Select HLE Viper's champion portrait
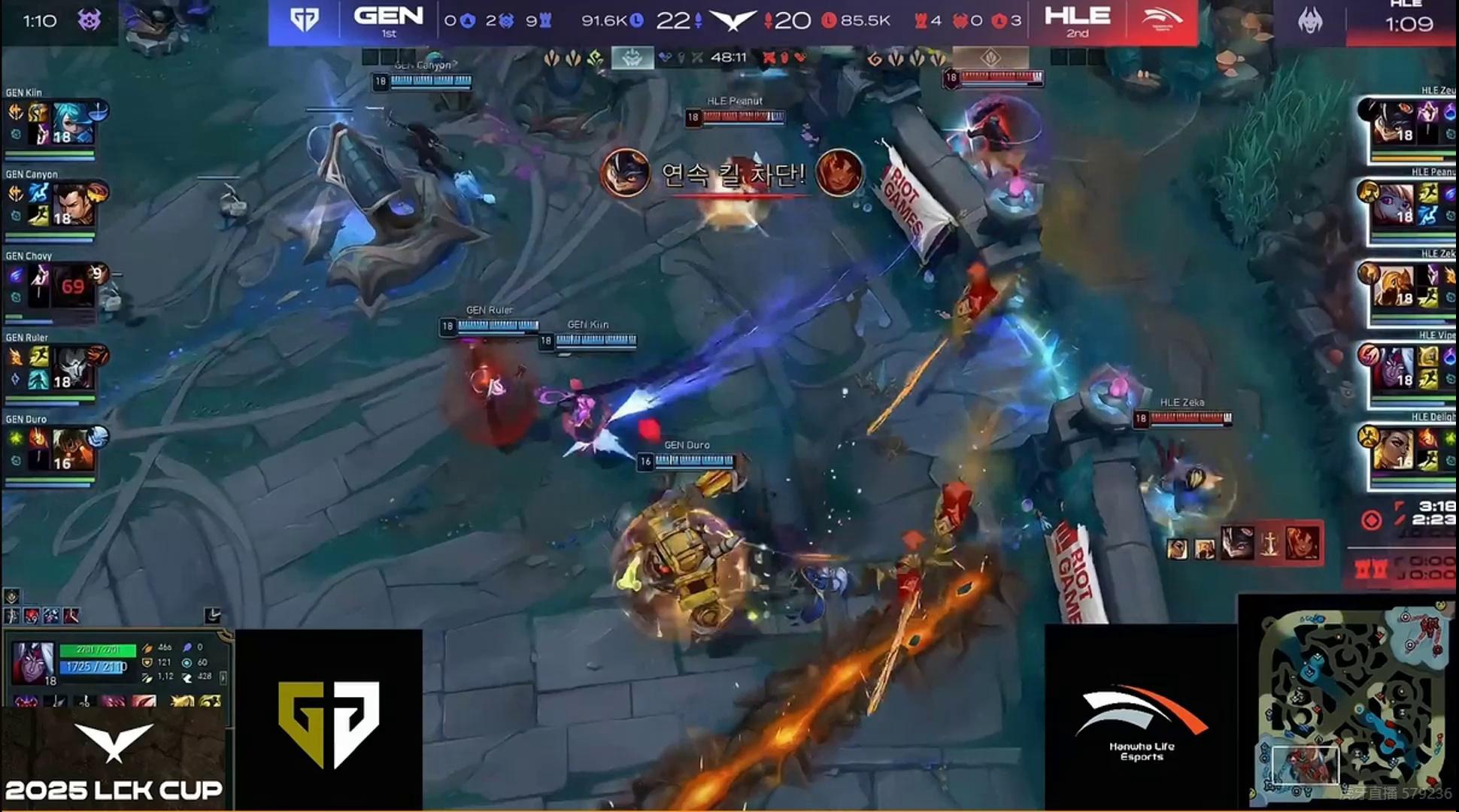The image size is (1459, 812). tap(1393, 368)
